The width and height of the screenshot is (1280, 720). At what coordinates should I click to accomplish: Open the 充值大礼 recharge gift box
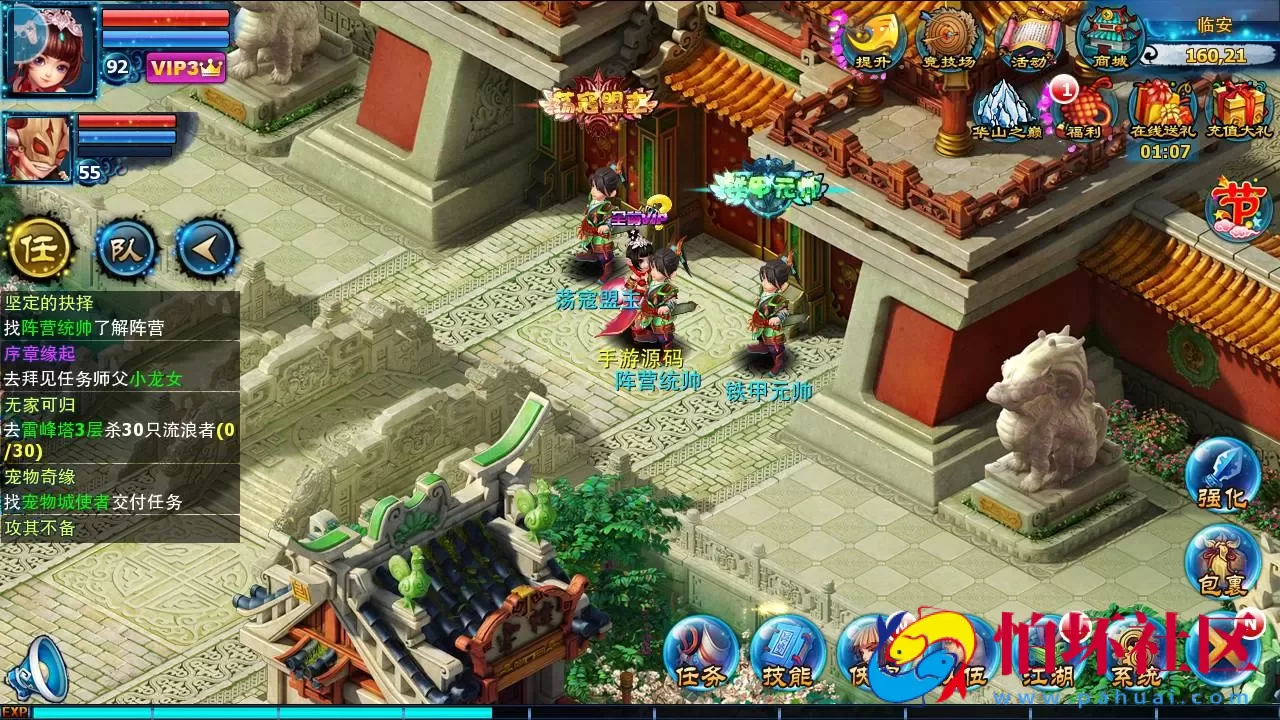[1238, 110]
